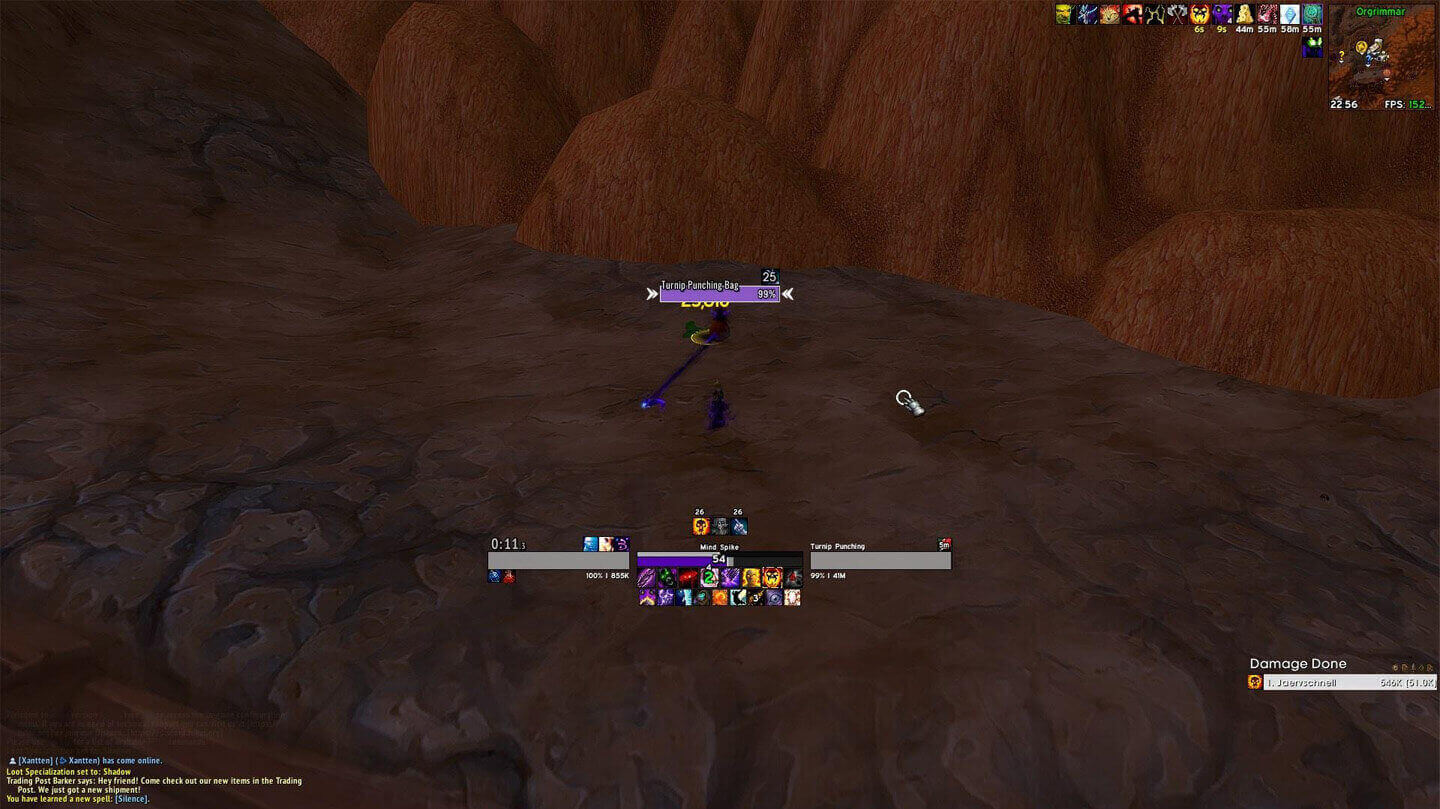Open the Silence spell link in chat
Viewport: 1440px width, 809px height.
pos(130,798)
